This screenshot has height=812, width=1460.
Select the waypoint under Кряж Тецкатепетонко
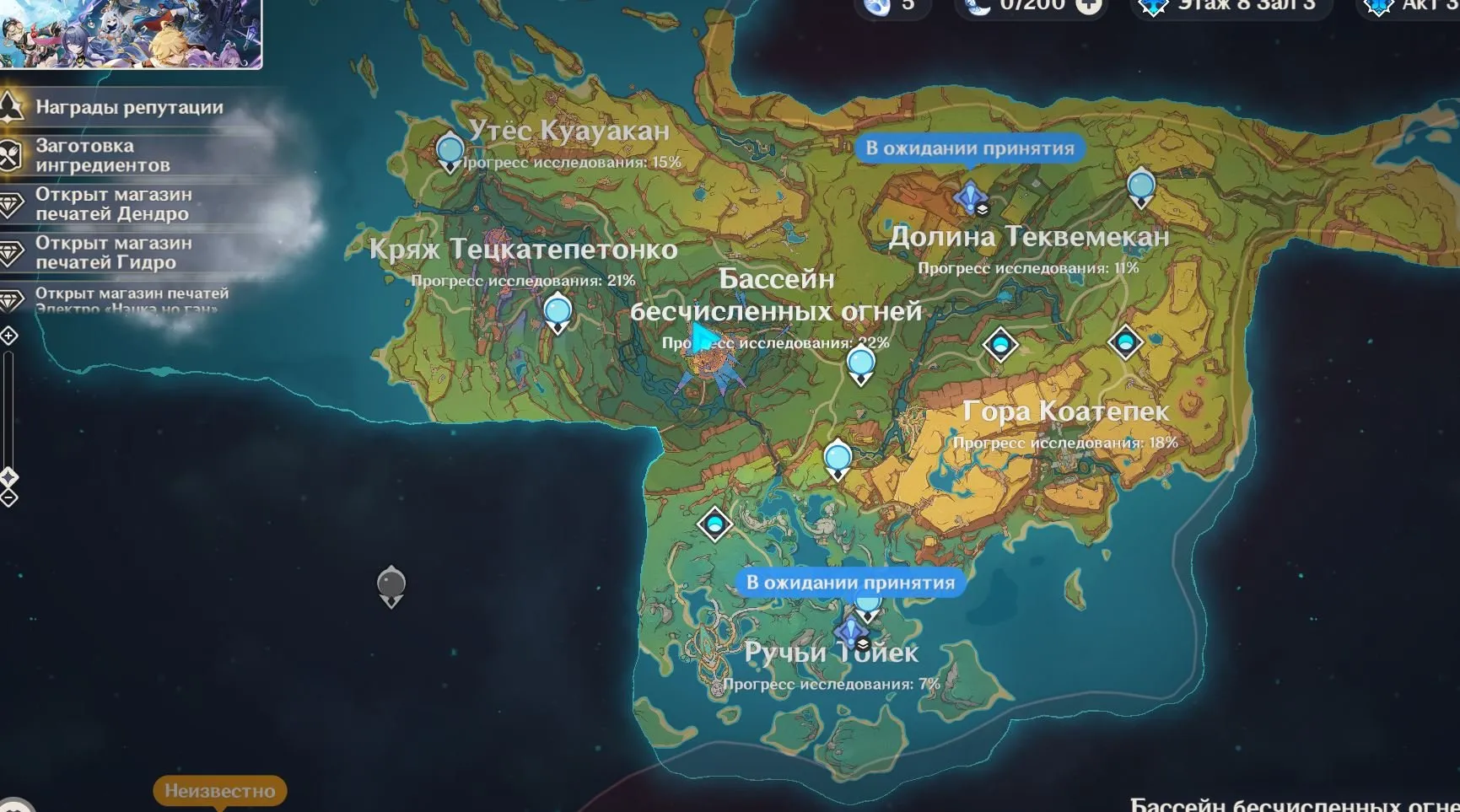click(558, 313)
